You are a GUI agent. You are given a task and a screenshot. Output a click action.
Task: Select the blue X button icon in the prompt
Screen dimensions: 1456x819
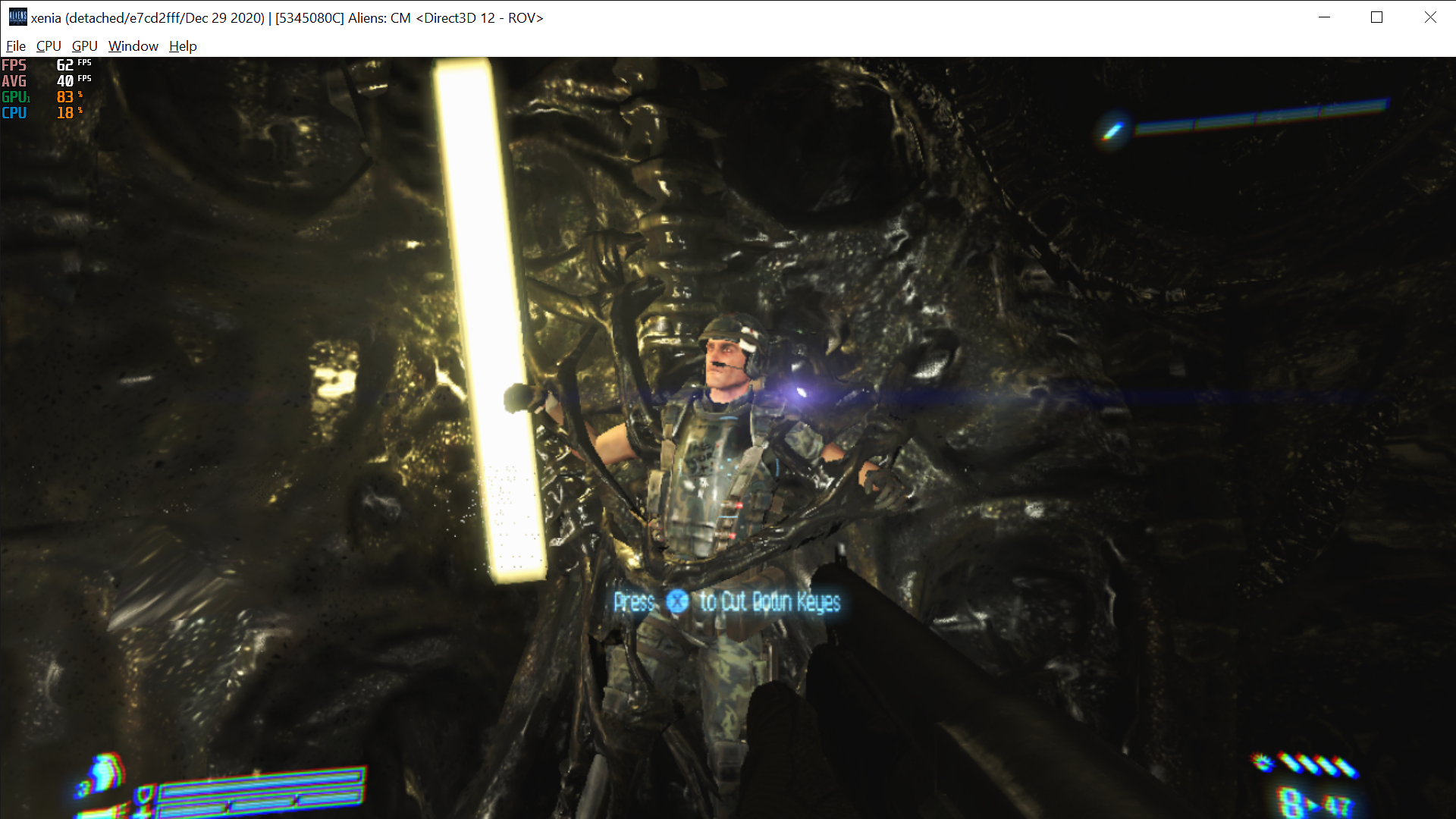[679, 602]
